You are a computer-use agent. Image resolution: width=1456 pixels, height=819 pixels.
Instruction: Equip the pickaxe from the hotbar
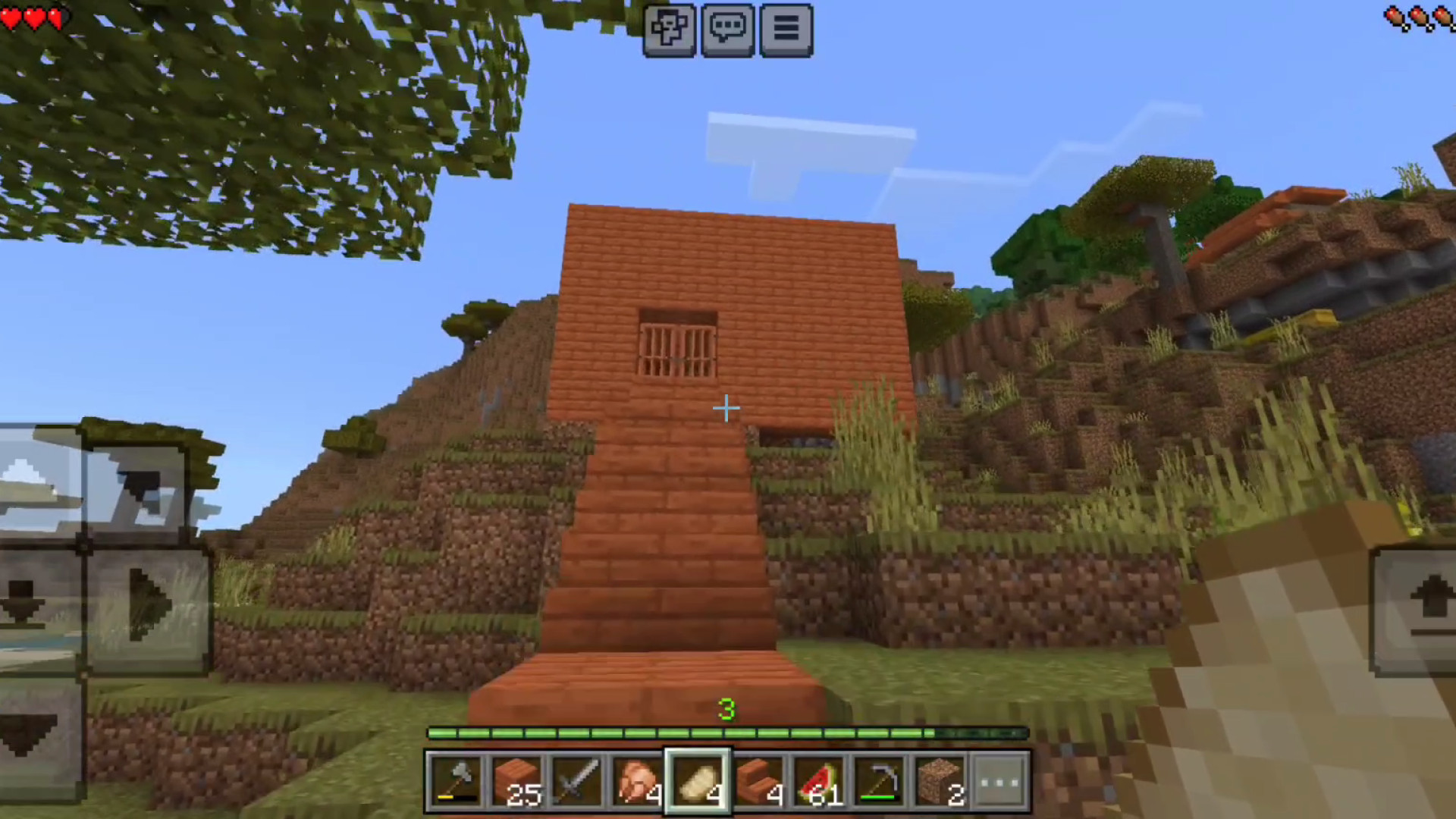pos(880,781)
